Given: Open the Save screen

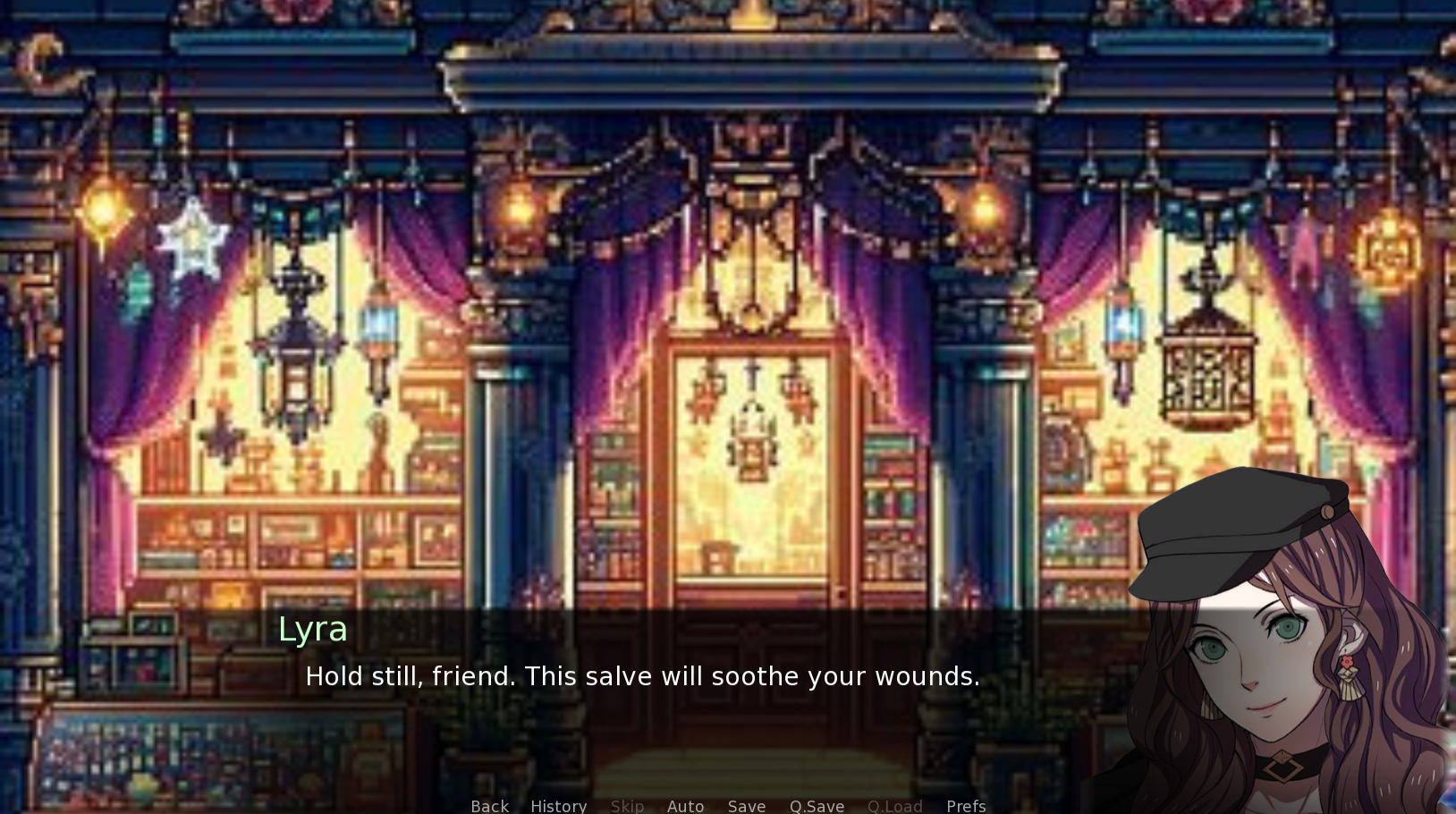Looking at the screenshot, I should click(746, 805).
